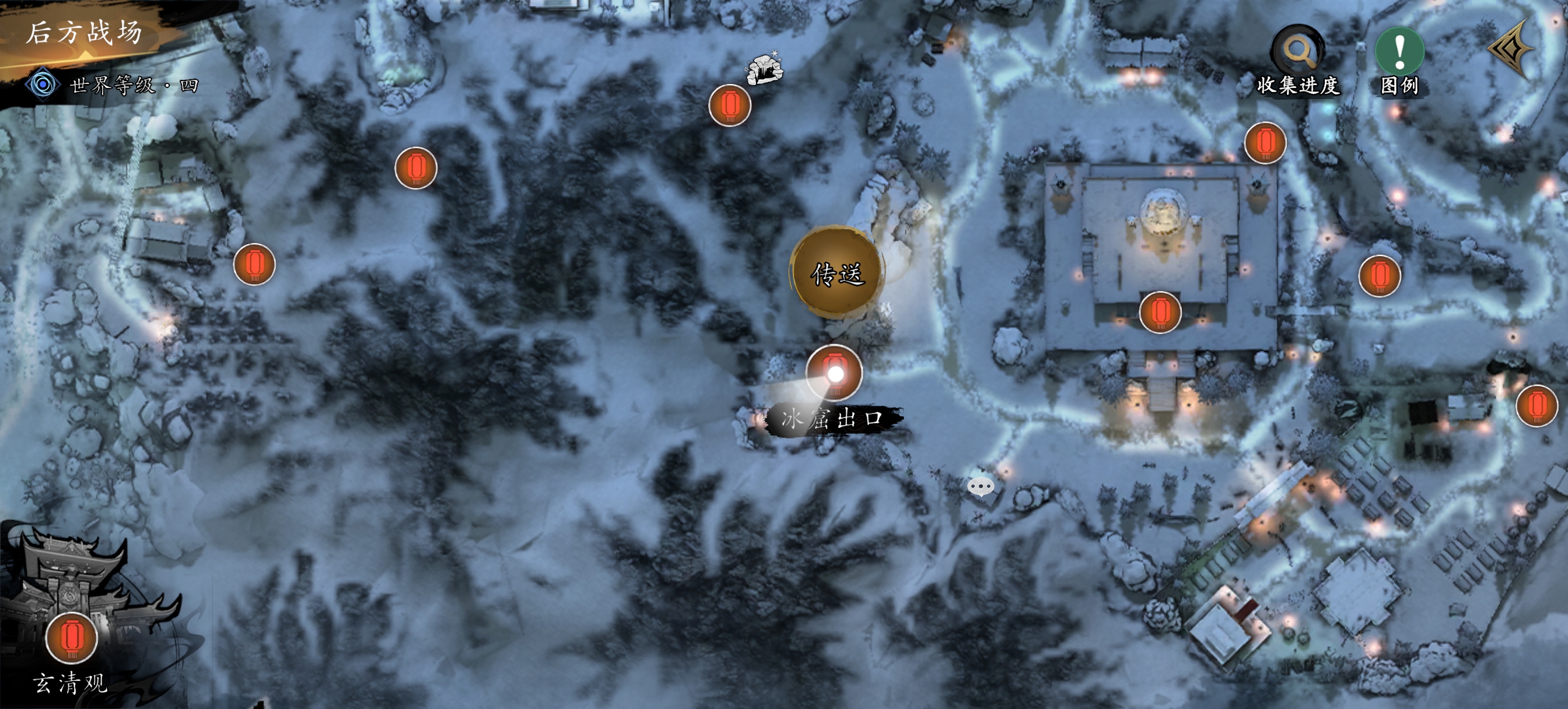
Task: Select the white cave map marker
Action: (765, 68)
